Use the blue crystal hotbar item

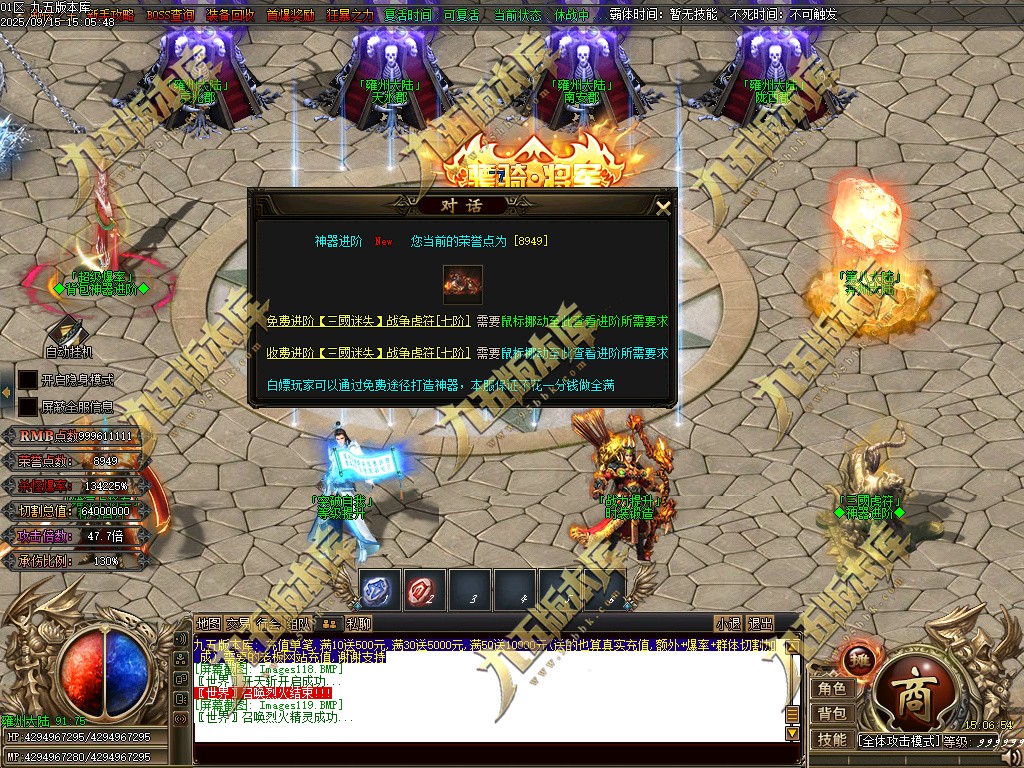(380, 590)
